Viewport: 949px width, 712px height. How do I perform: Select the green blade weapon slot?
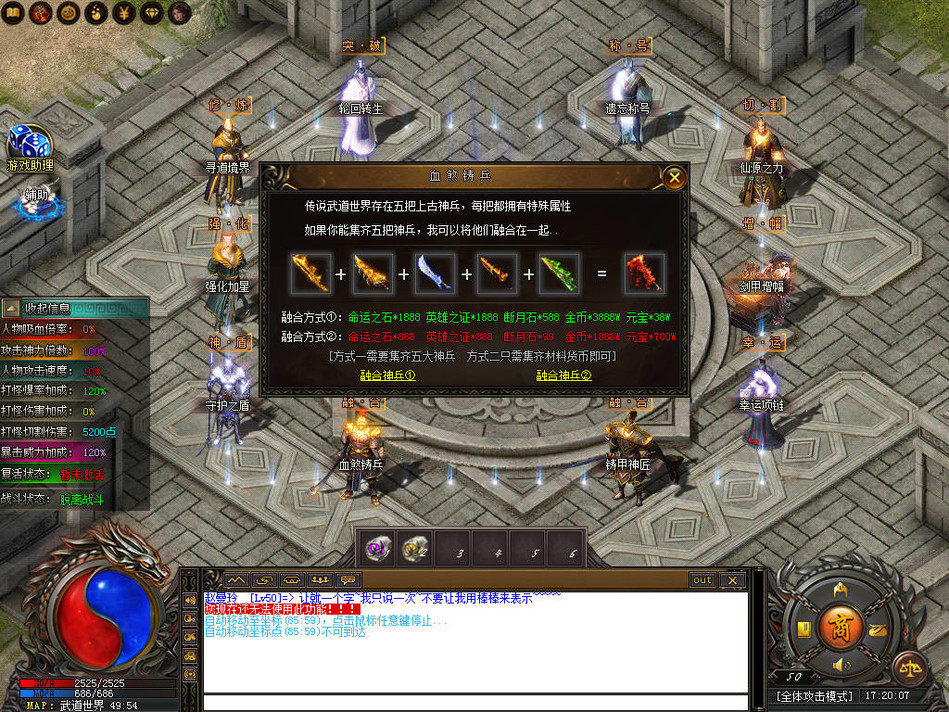pos(558,273)
